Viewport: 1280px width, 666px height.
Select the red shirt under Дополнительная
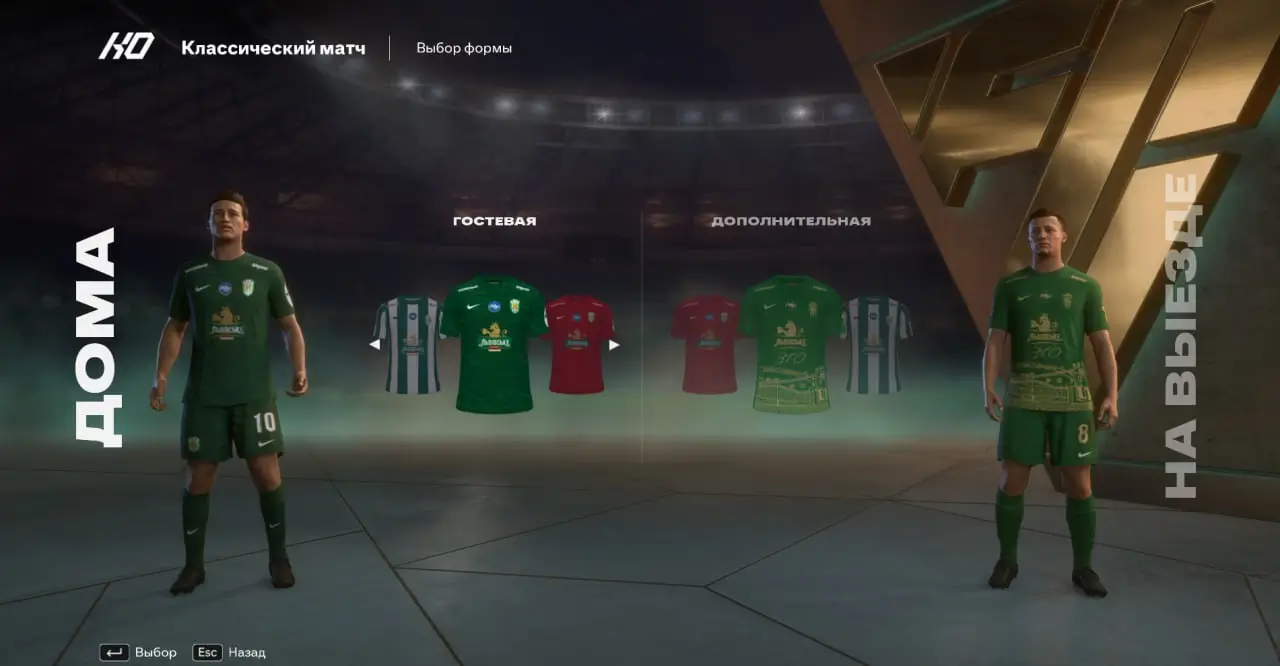tap(705, 344)
